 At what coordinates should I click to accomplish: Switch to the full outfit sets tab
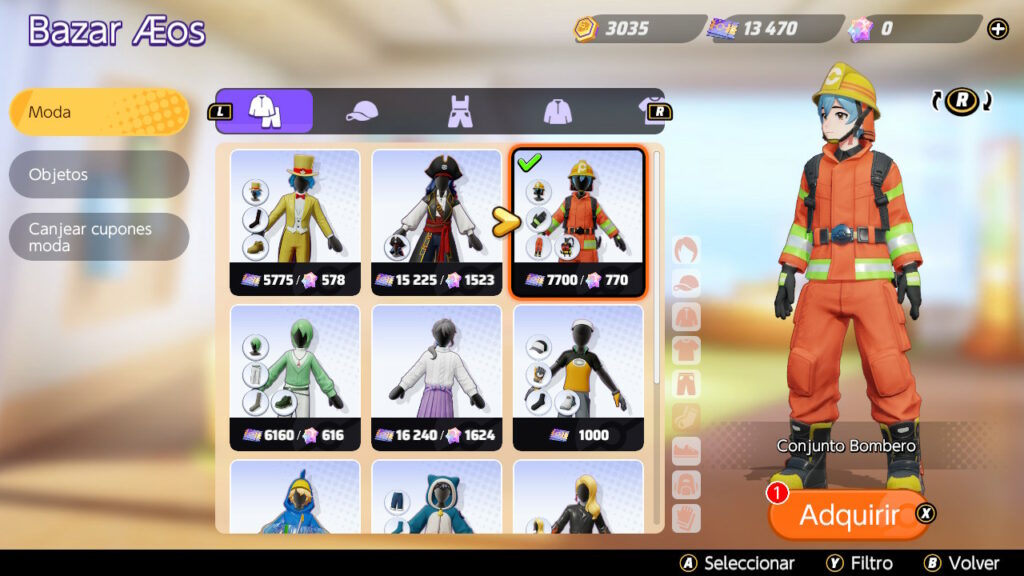(265, 111)
